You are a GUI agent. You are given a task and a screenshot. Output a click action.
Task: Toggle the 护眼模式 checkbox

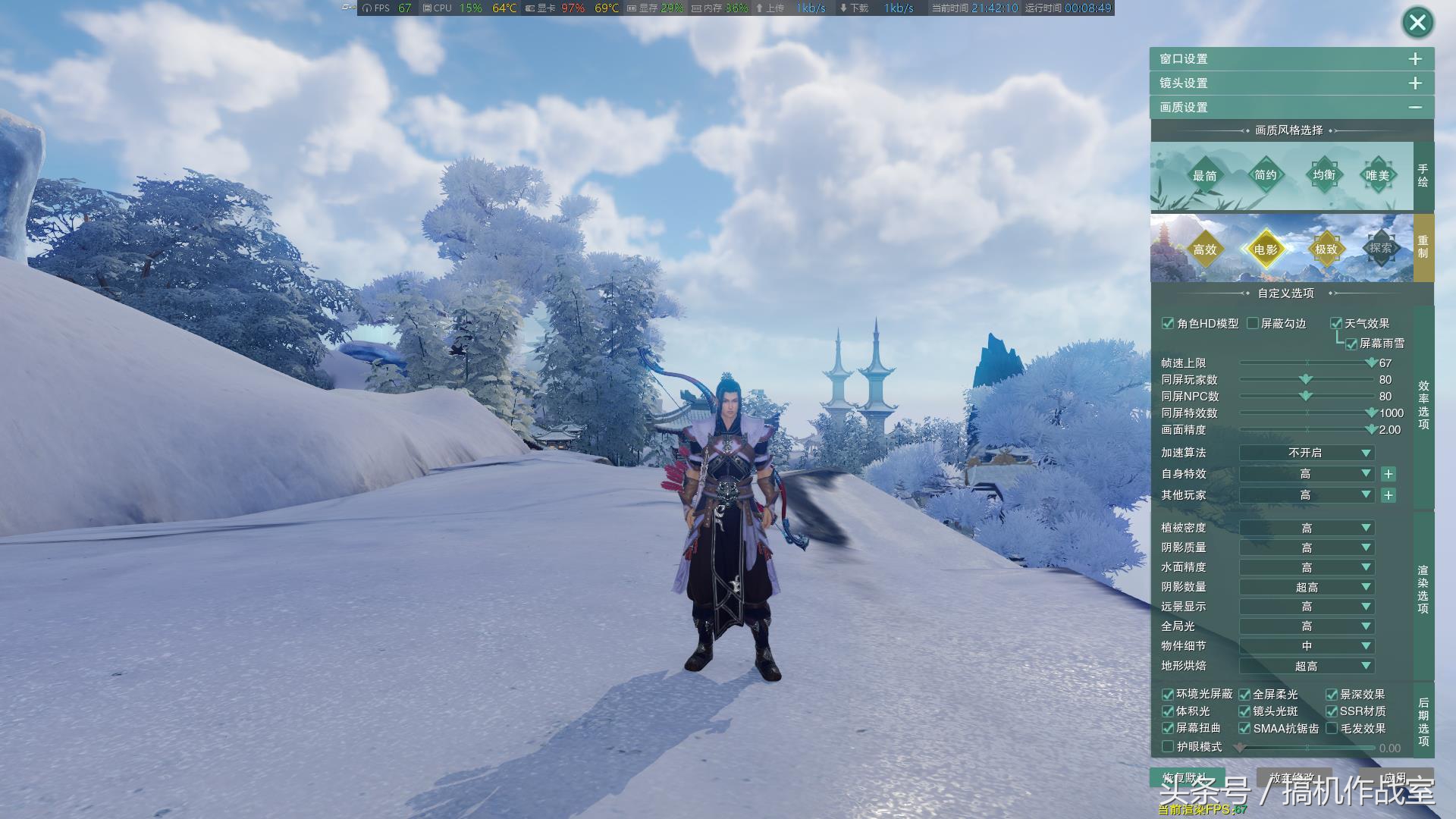(1168, 747)
